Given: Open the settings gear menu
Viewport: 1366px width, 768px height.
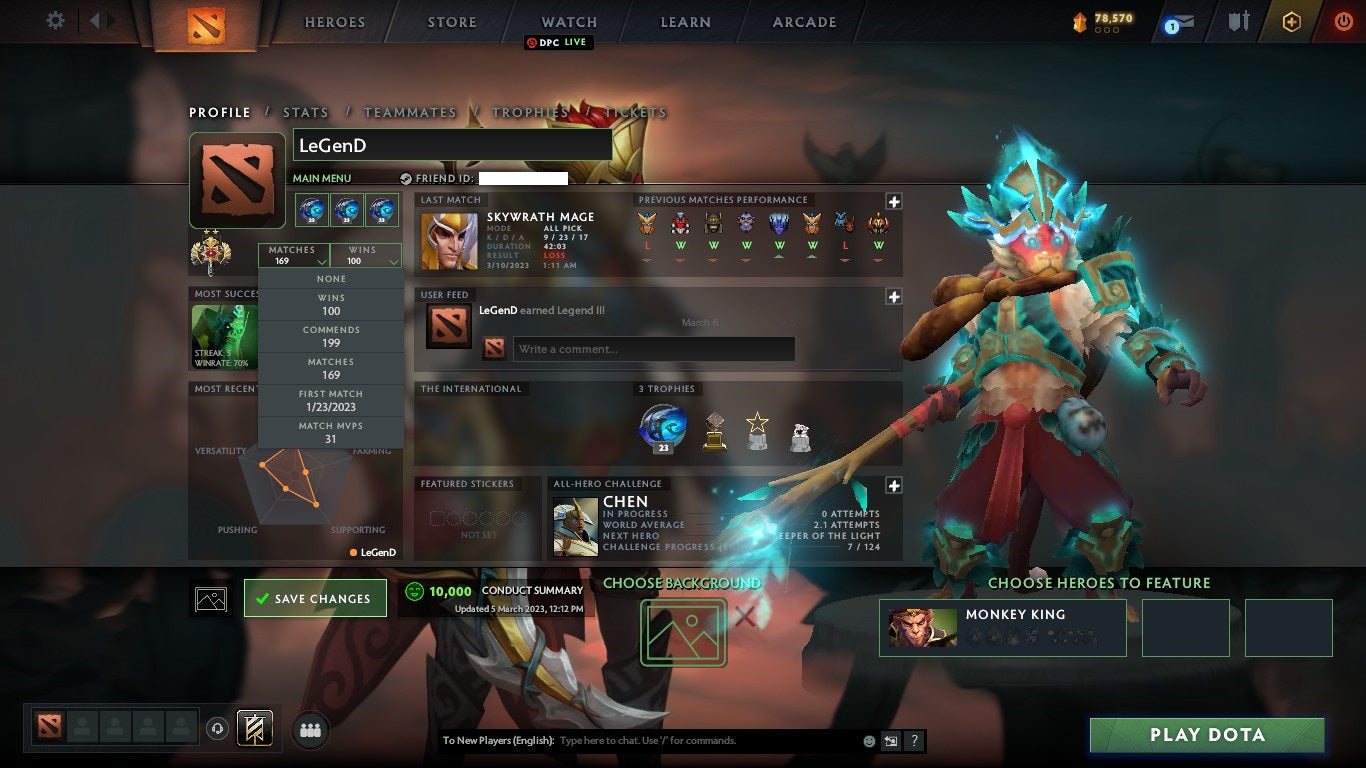Looking at the screenshot, I should [x=55, y=21].
